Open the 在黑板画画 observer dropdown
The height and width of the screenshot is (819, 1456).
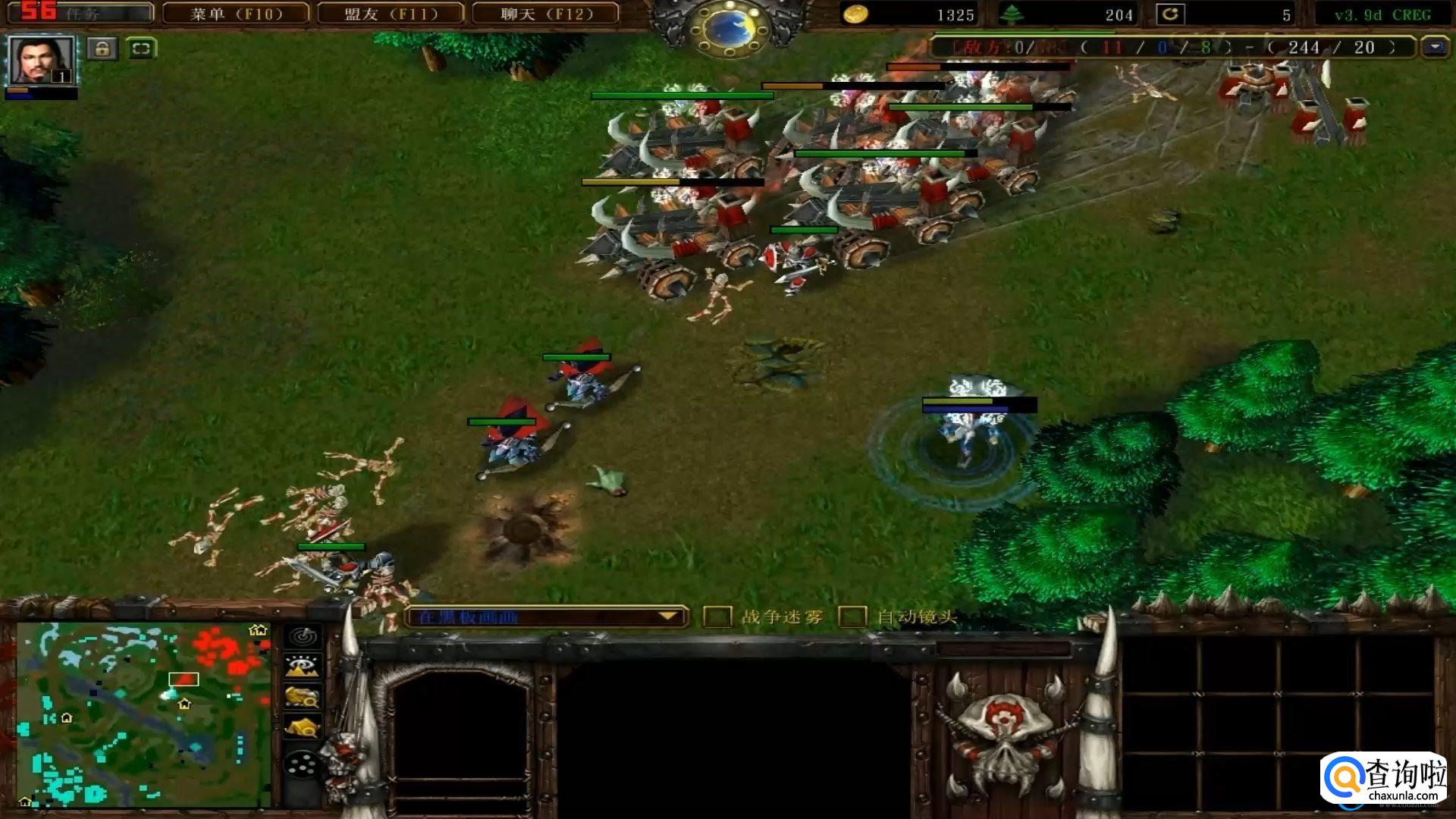[546, 617]
